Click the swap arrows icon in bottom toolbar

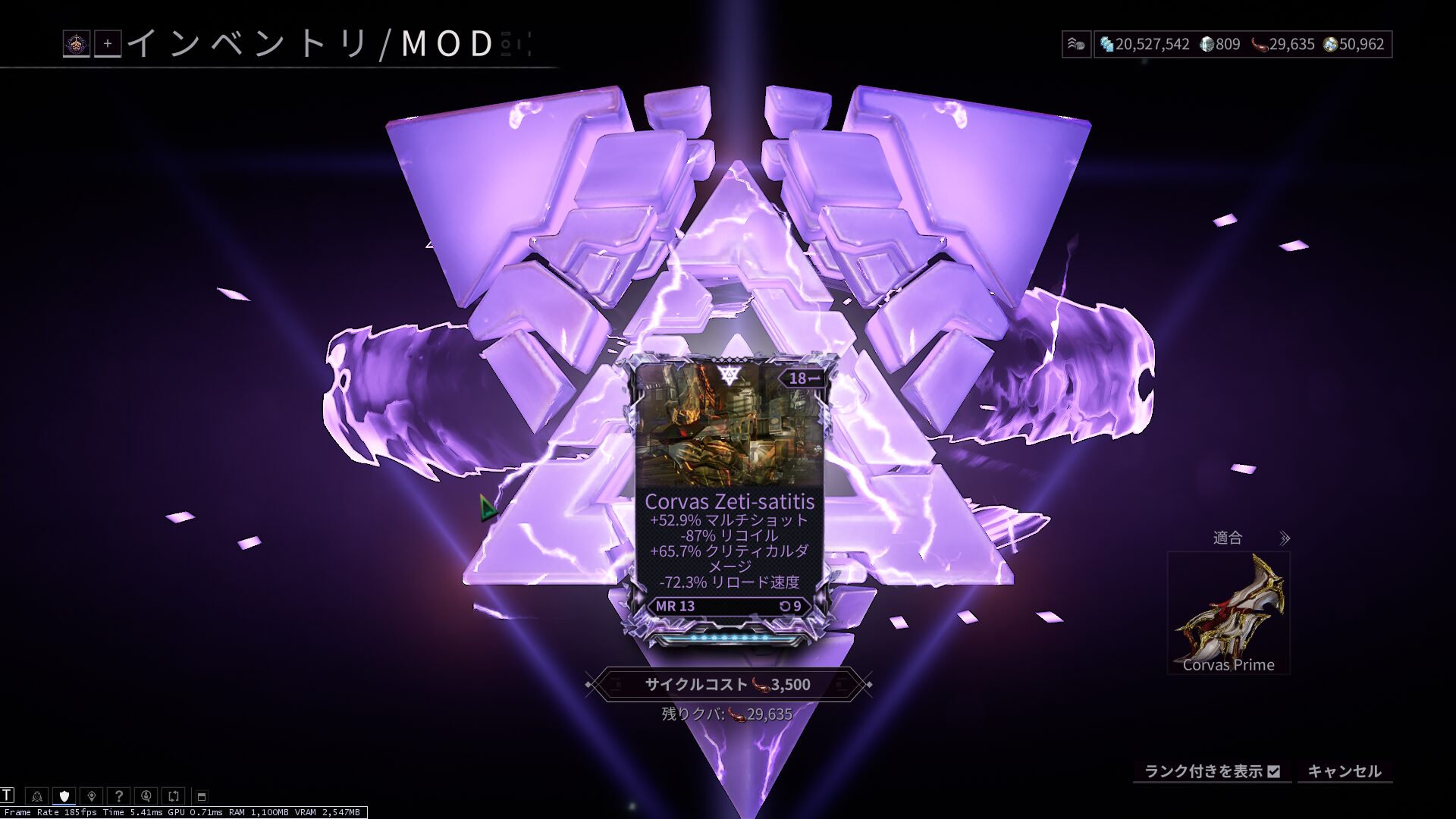pos(174,796)
